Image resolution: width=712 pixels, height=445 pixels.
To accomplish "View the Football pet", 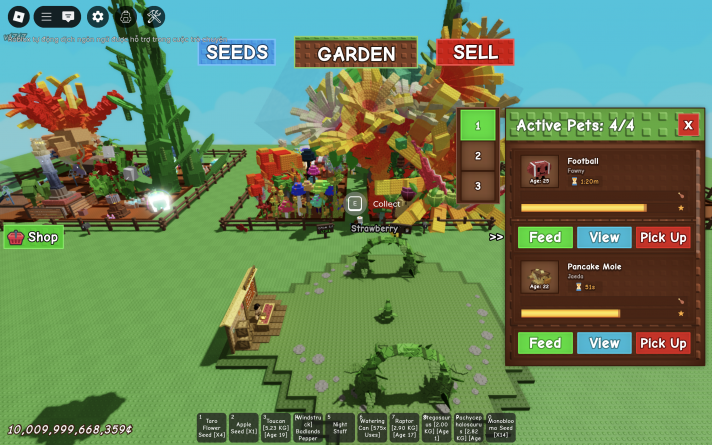I will (604, 237).
